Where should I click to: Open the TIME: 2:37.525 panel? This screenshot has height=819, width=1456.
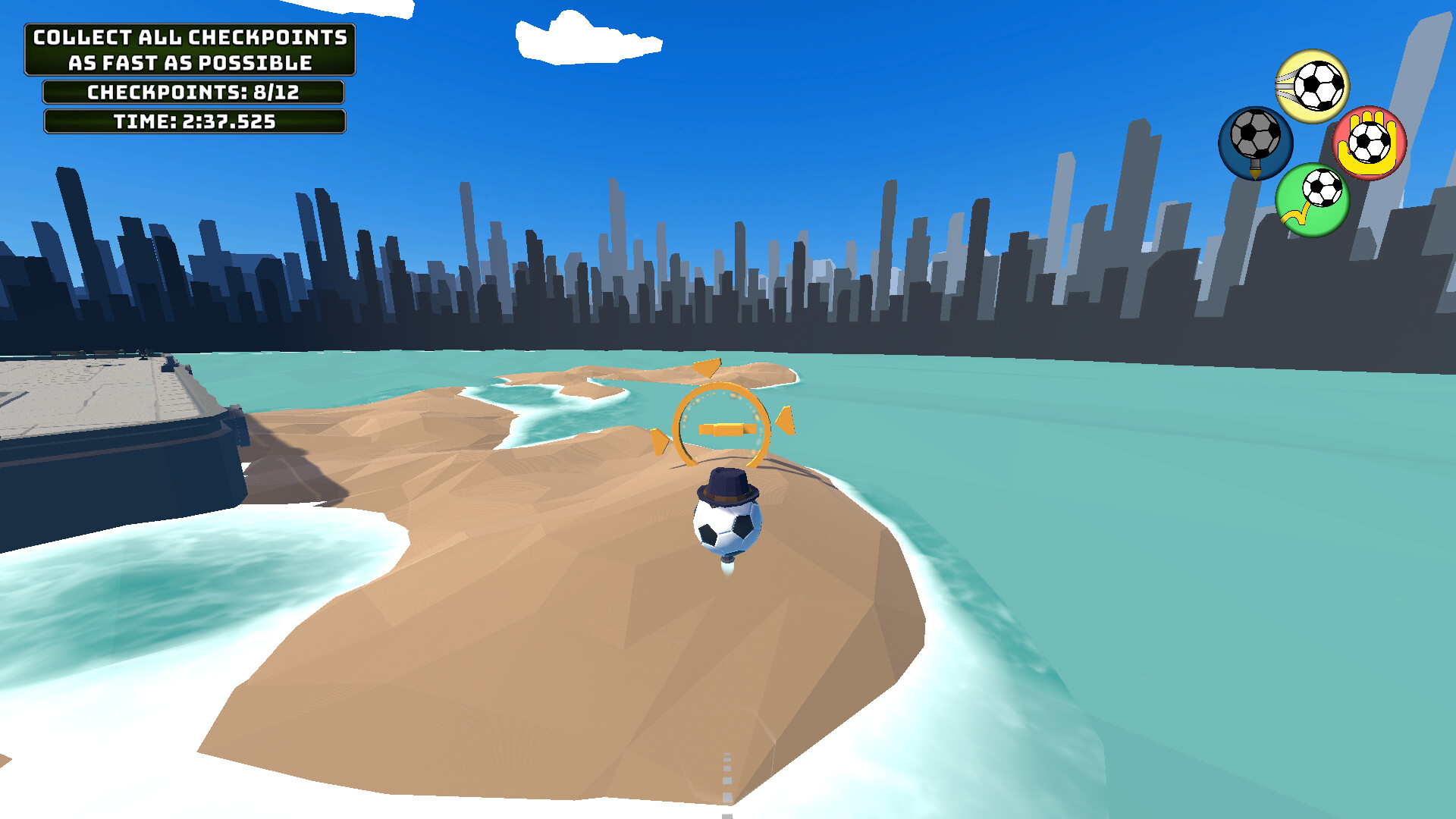(x=193, y=121)
